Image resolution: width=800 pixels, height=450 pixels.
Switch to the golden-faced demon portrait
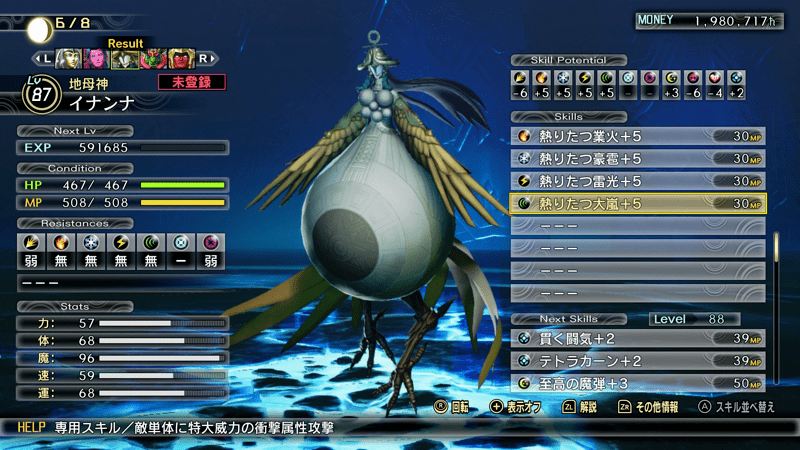(x=69, y=59)
